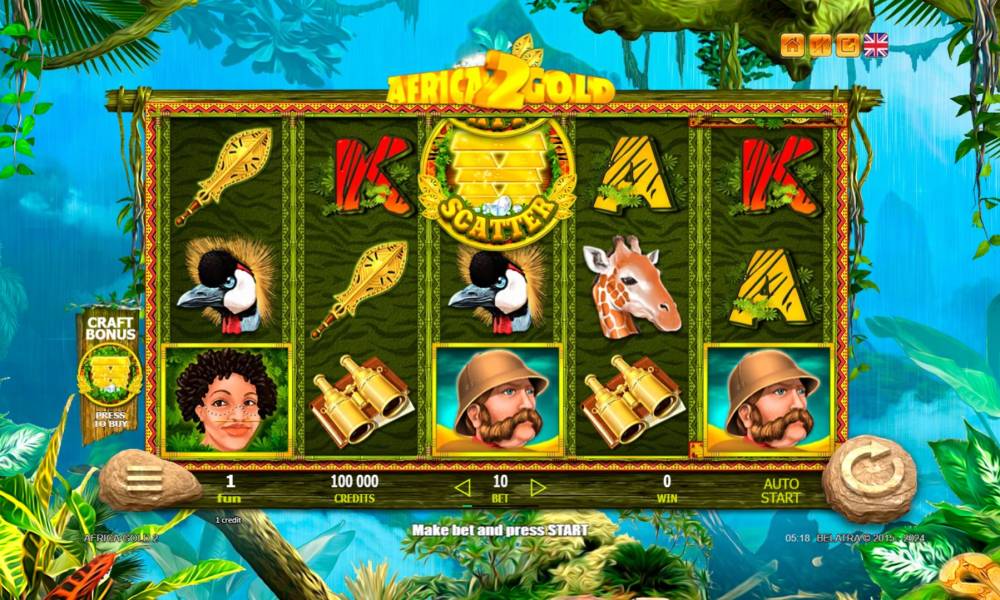The width and height of the screenshot is (1000, 600).
Task: Spin the reels with the stone start button
Action: coord(868,478)
